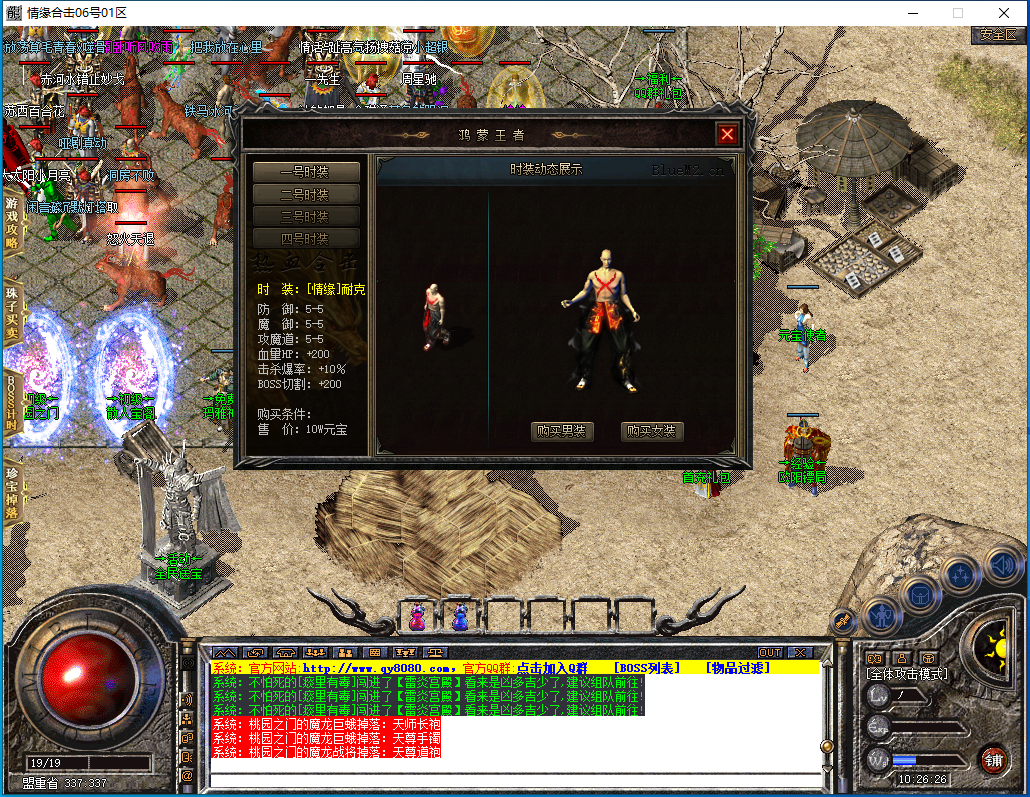This screenshot has height=797, width=1030.
Task: Open the round 铺 shop button
Action: pyautogui.click(x=993, y=759)
